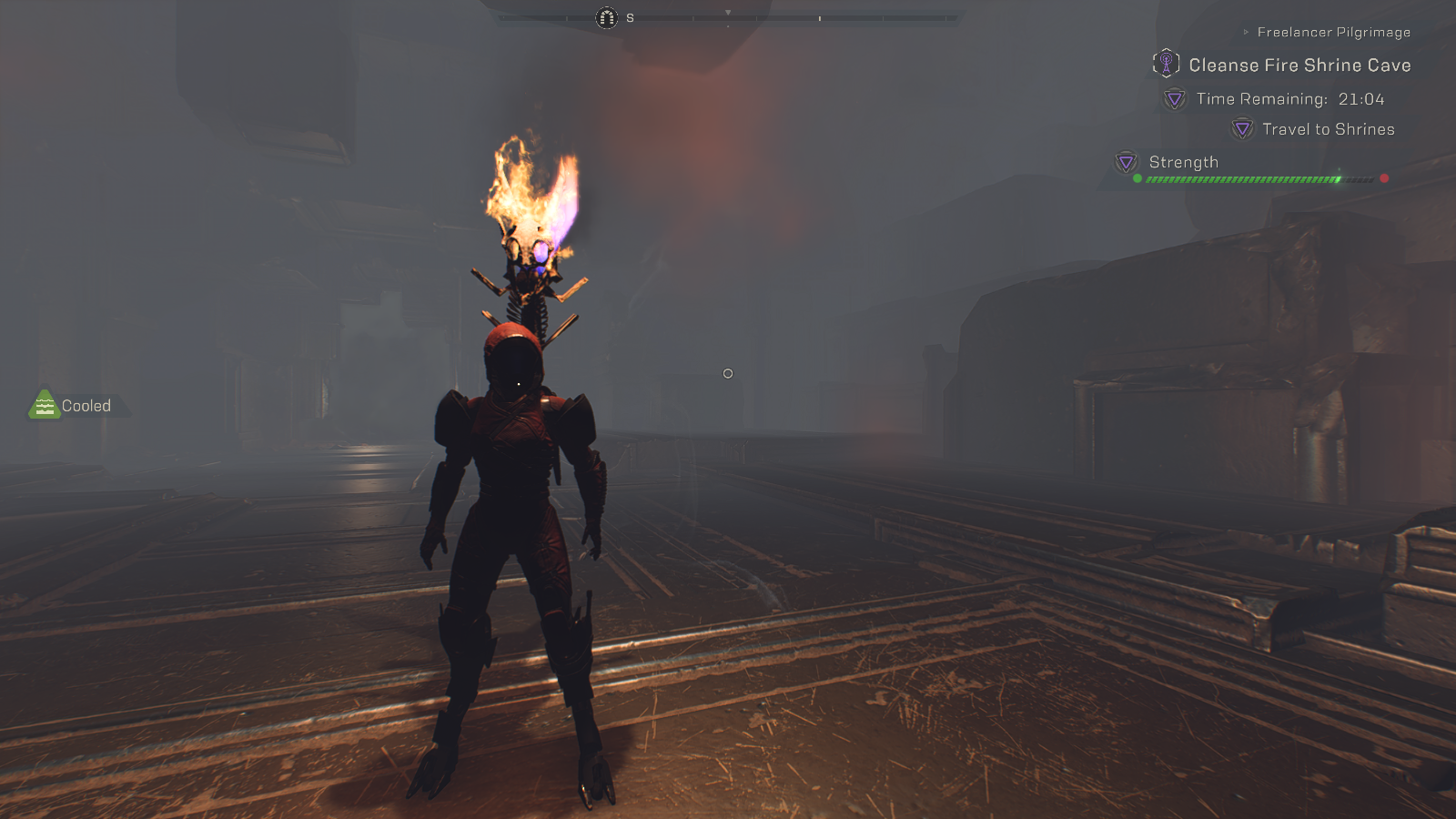This screenshot has height=819, width=1456.
Task: Click the Travel to Shrines objective
Action: [x=1328, y=129]
